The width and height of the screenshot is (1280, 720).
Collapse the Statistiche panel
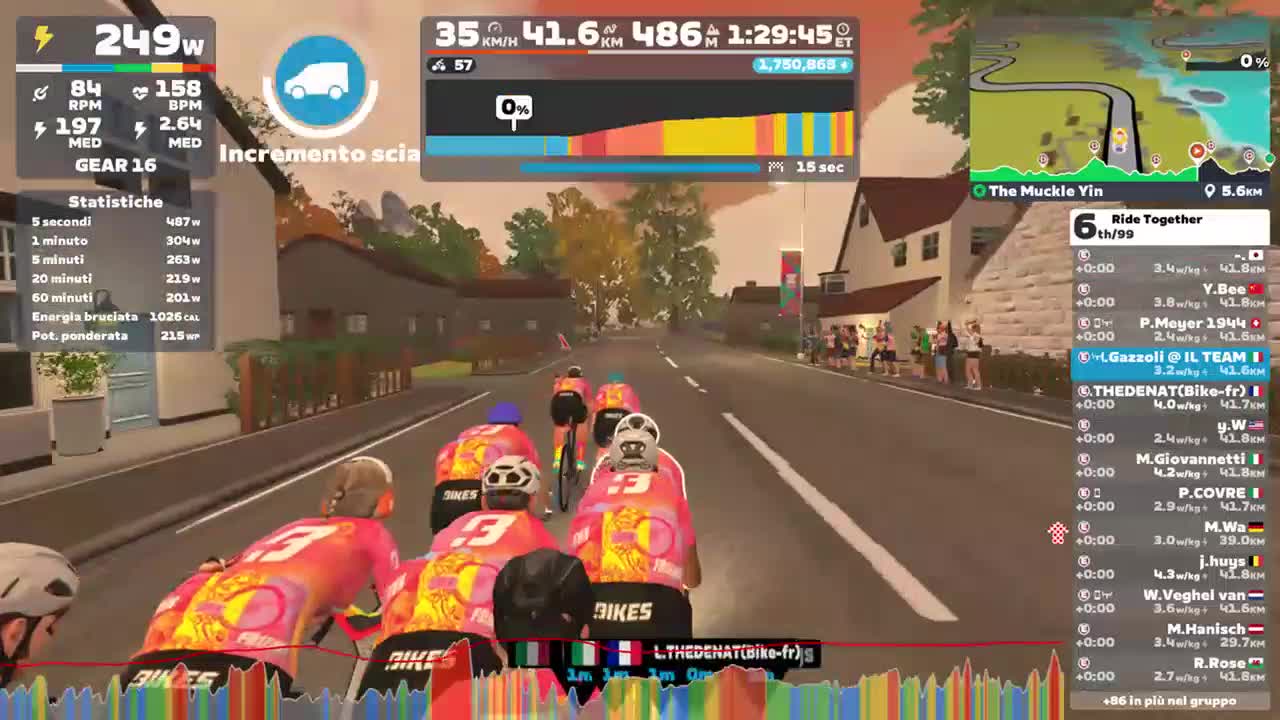114,202
